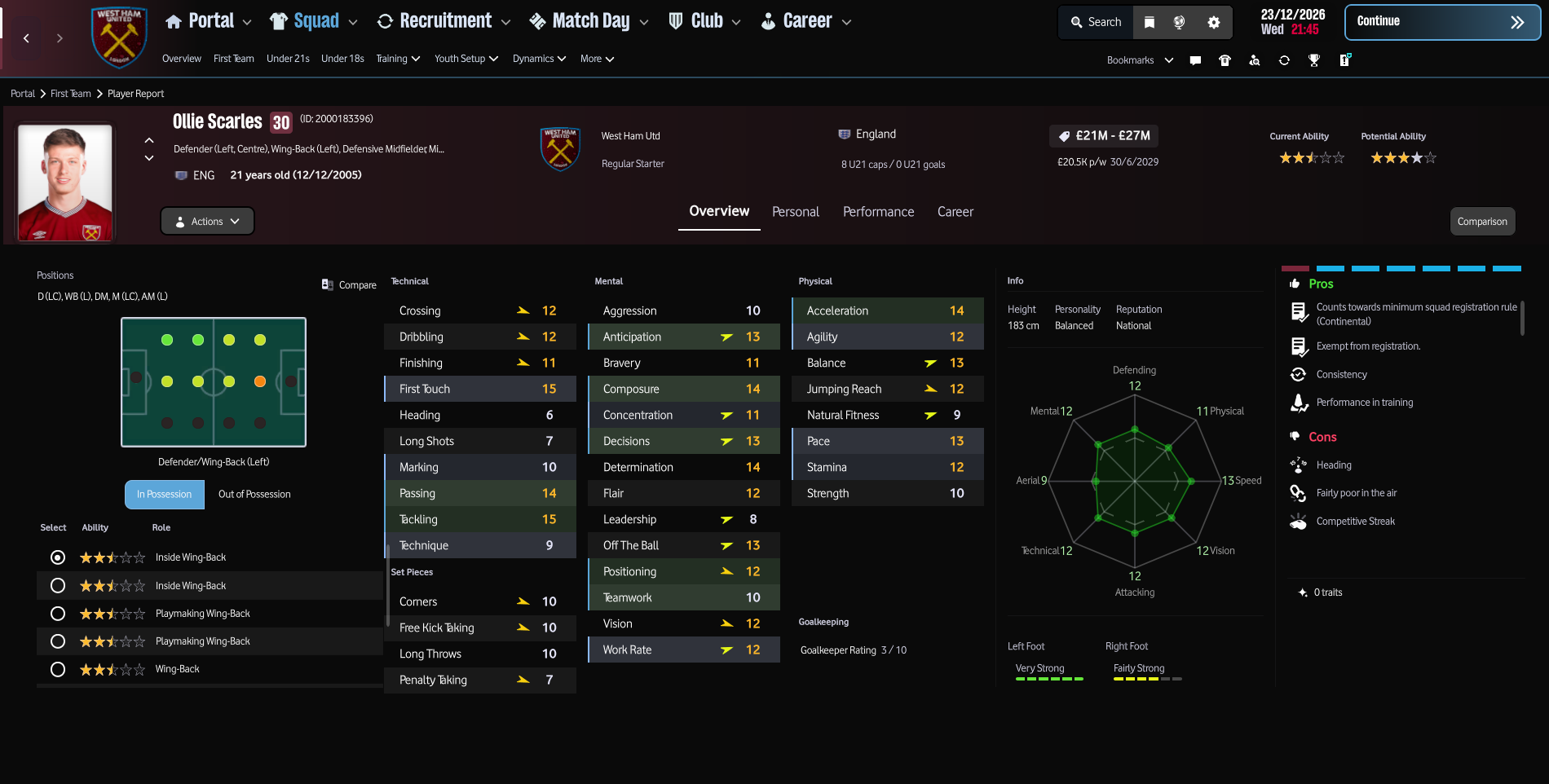Open the inbox message icon
This screenshot has height=784, width=1549.
click(x=1195, y=59)
